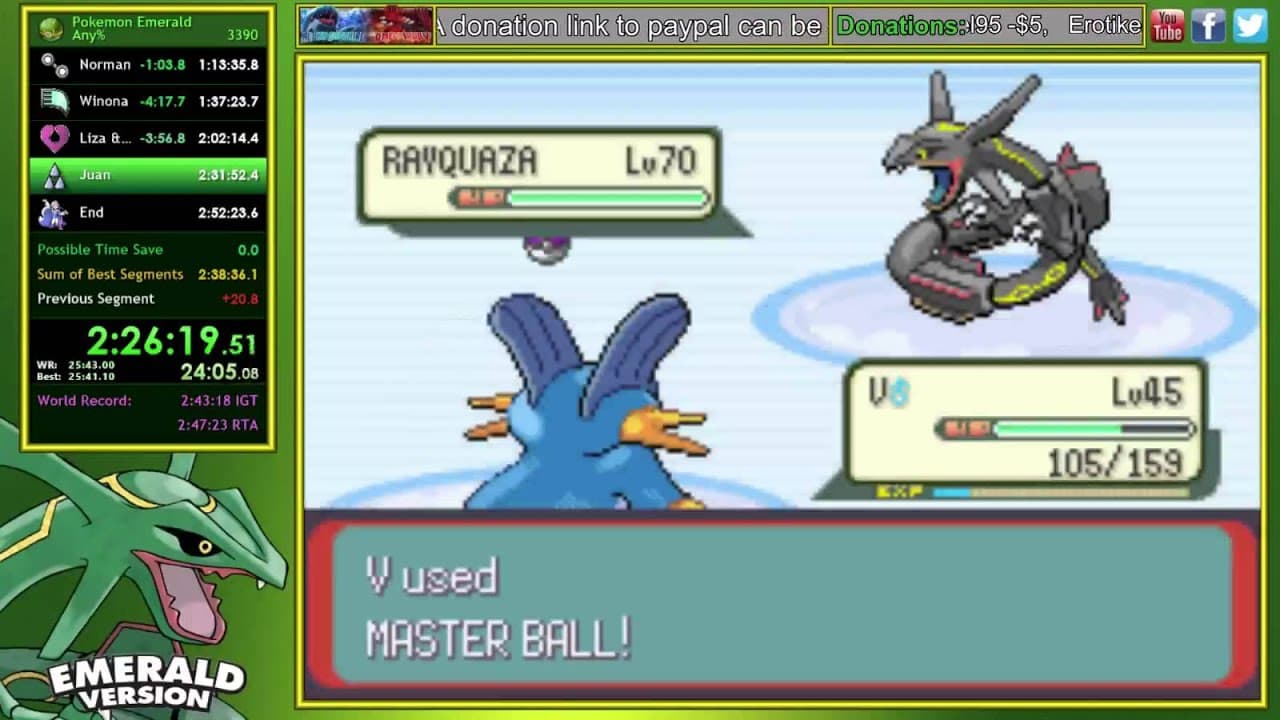Click the World Record 2:43:18 IGT text
This screenshot has width=1280, height=720.
(x=217, y=400)
